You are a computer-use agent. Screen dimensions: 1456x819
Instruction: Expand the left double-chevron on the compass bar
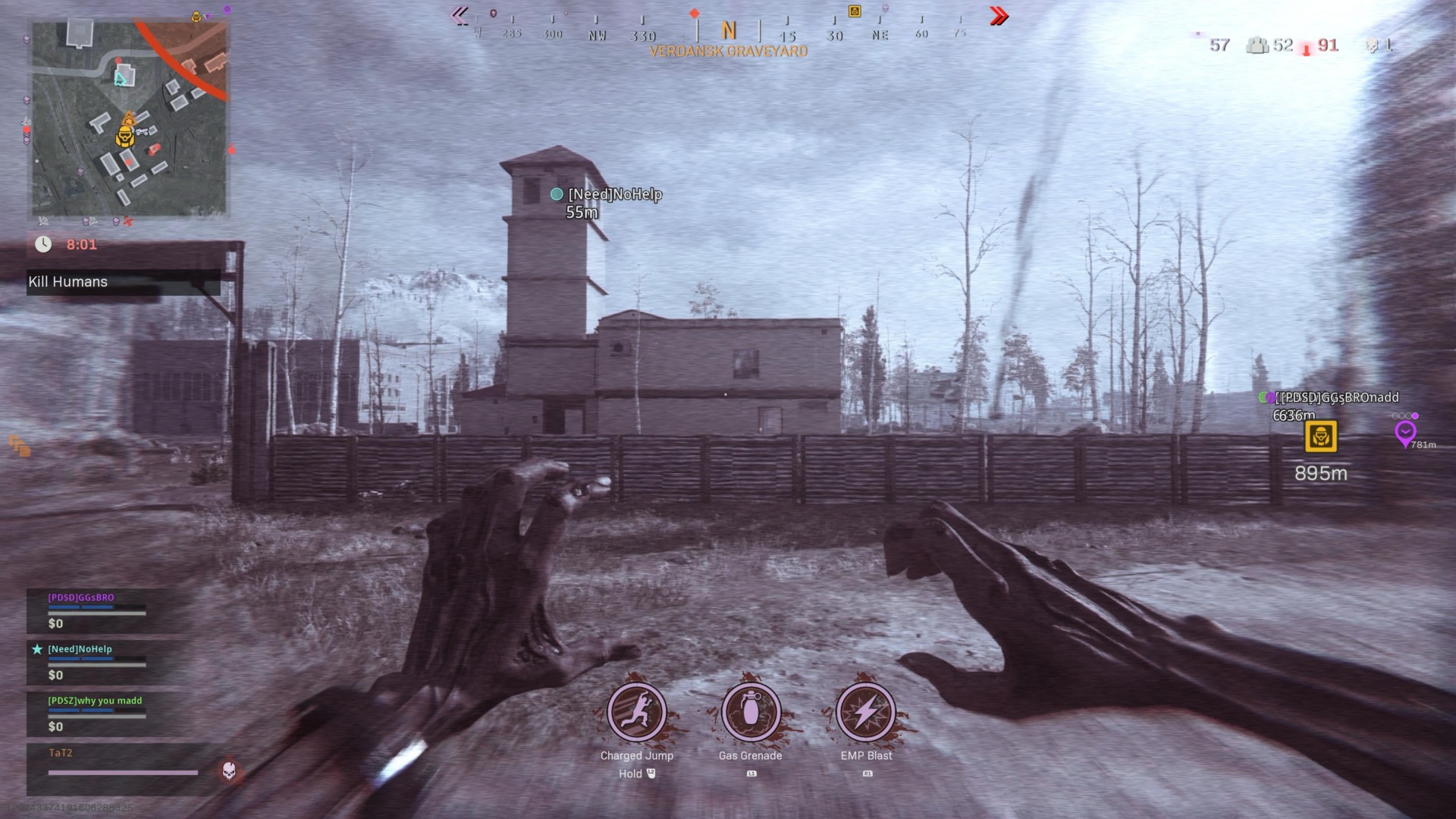pyautogui.click(x=460, y=15)
